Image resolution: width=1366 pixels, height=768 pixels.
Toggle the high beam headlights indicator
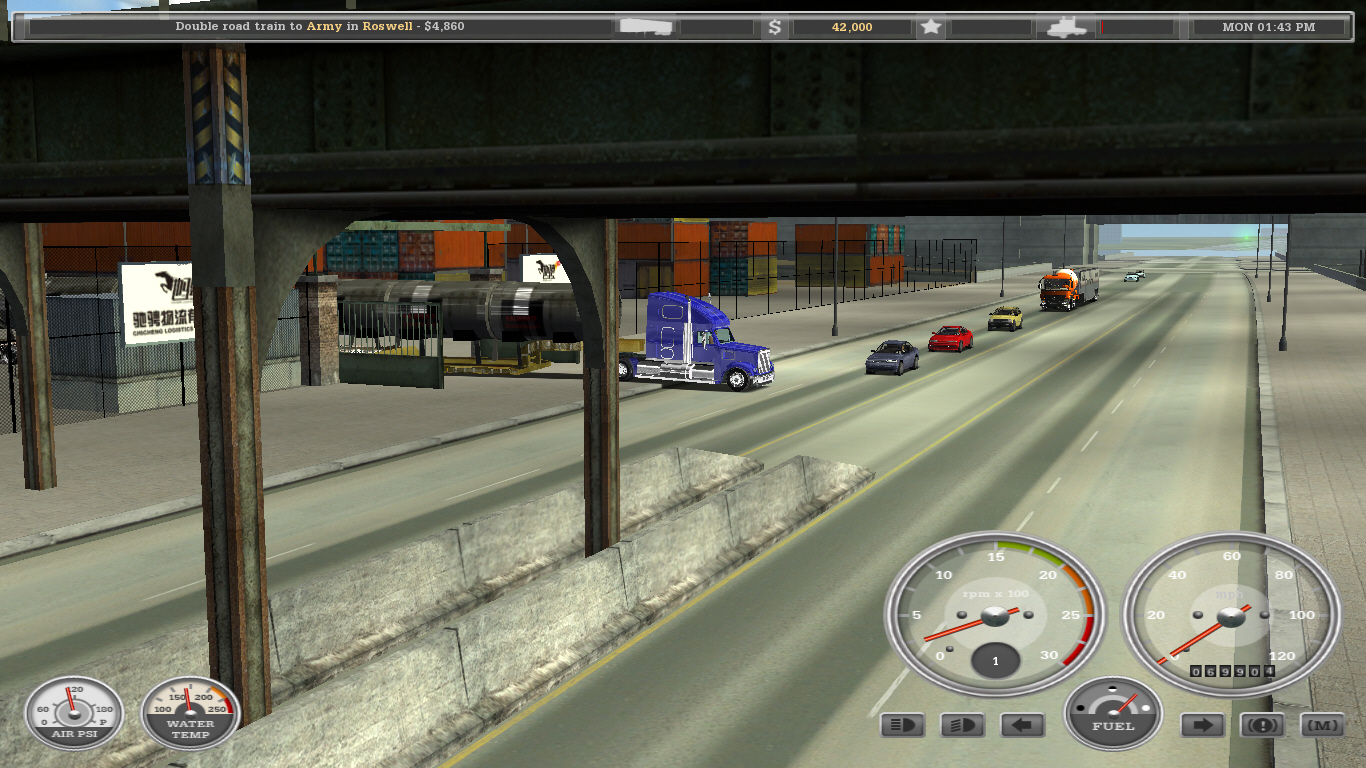[x=902, y=725]
